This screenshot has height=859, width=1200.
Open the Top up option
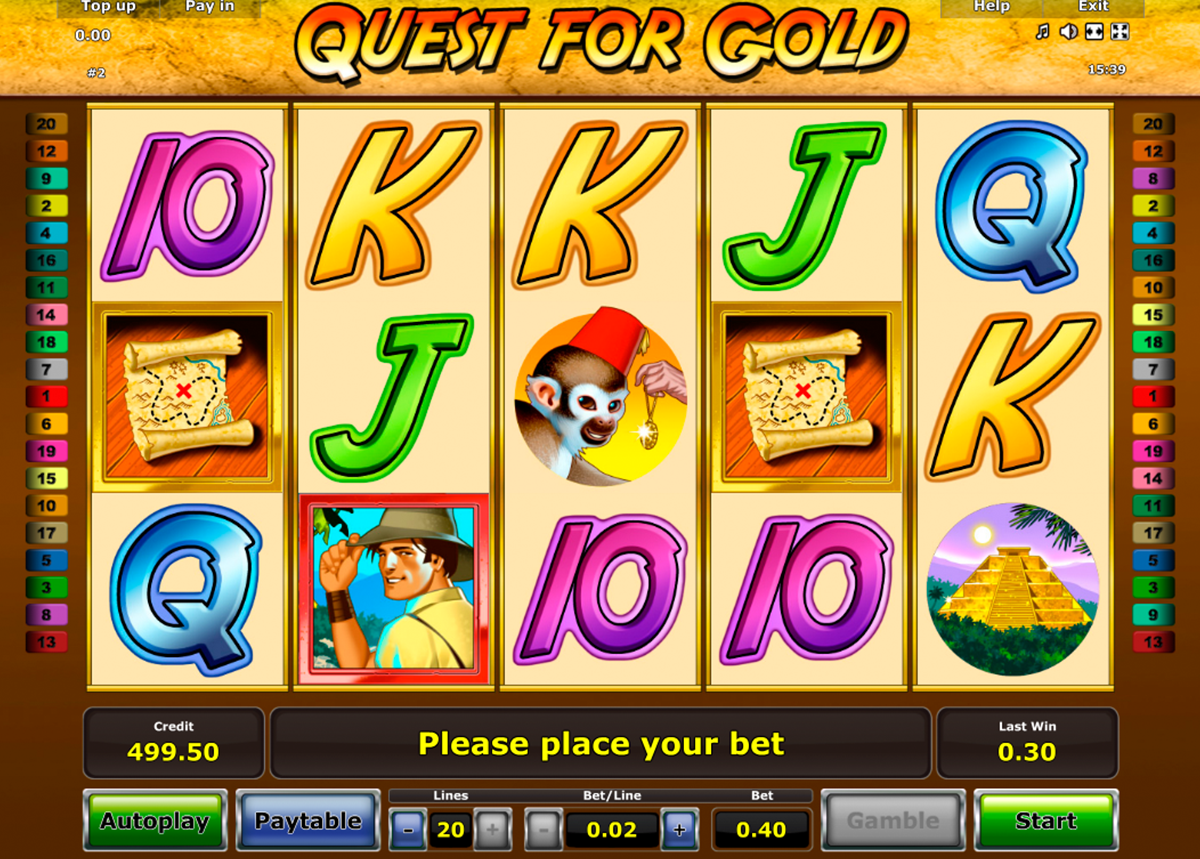(x=109, y=7)
